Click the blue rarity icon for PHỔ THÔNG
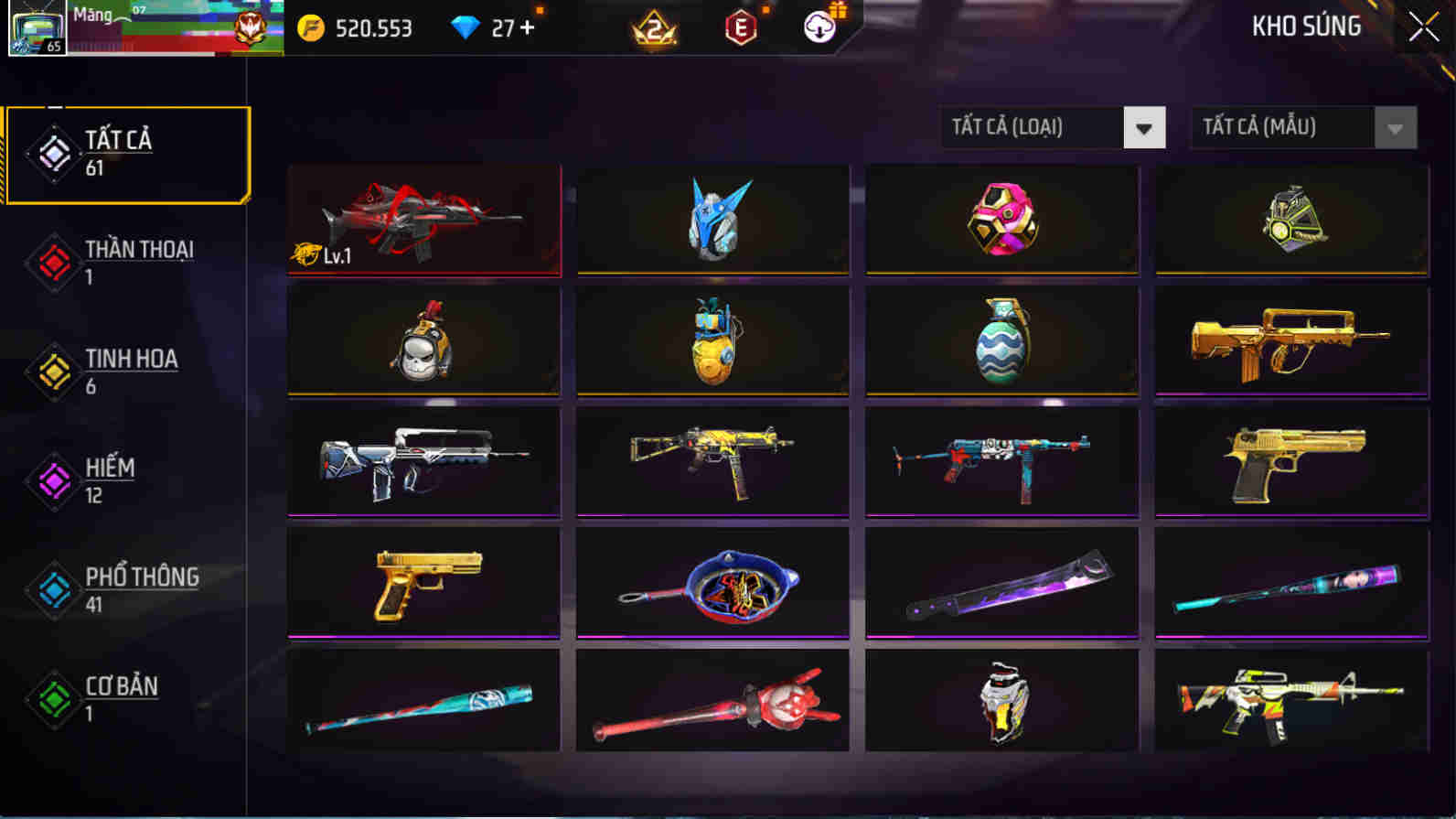1456x819 pixels. [52, 590]
